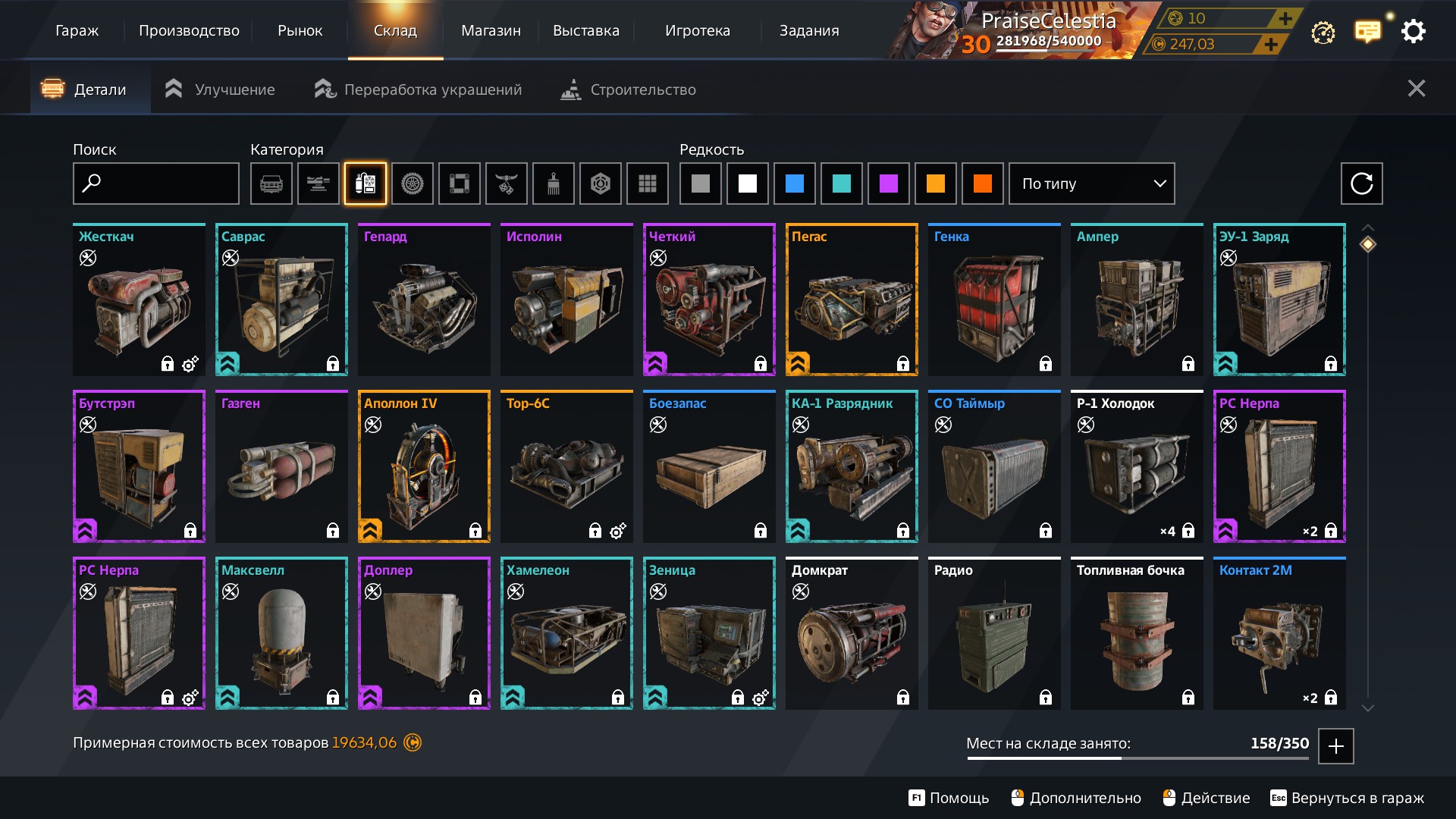Image resolution: width=1456 pixels, height=819 pixels.
Task: Select the Гепард engine item
Action: tap(424, 300)
